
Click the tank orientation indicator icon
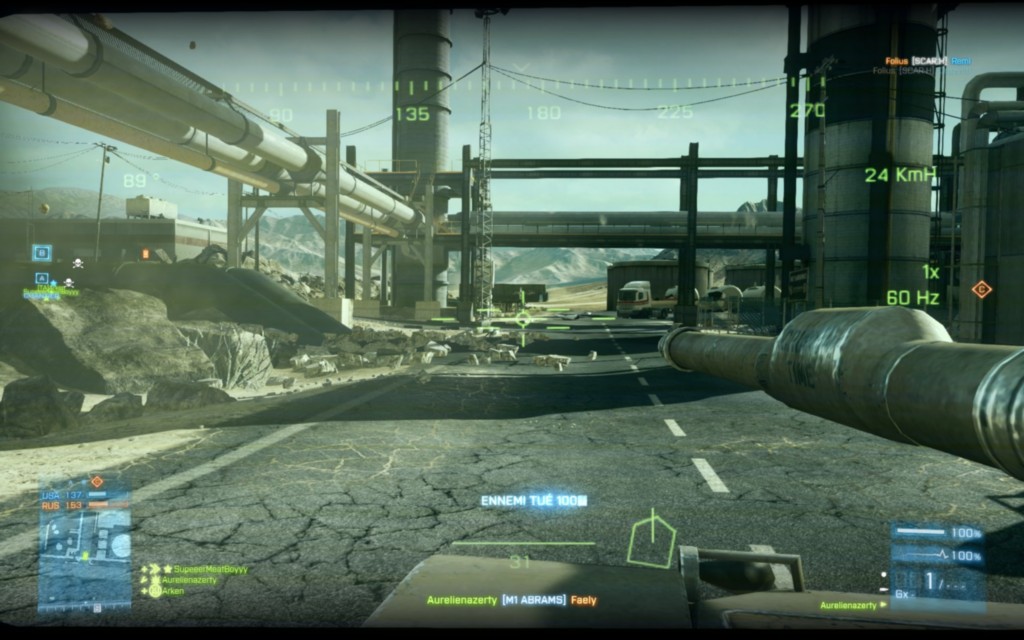(651, 540)
